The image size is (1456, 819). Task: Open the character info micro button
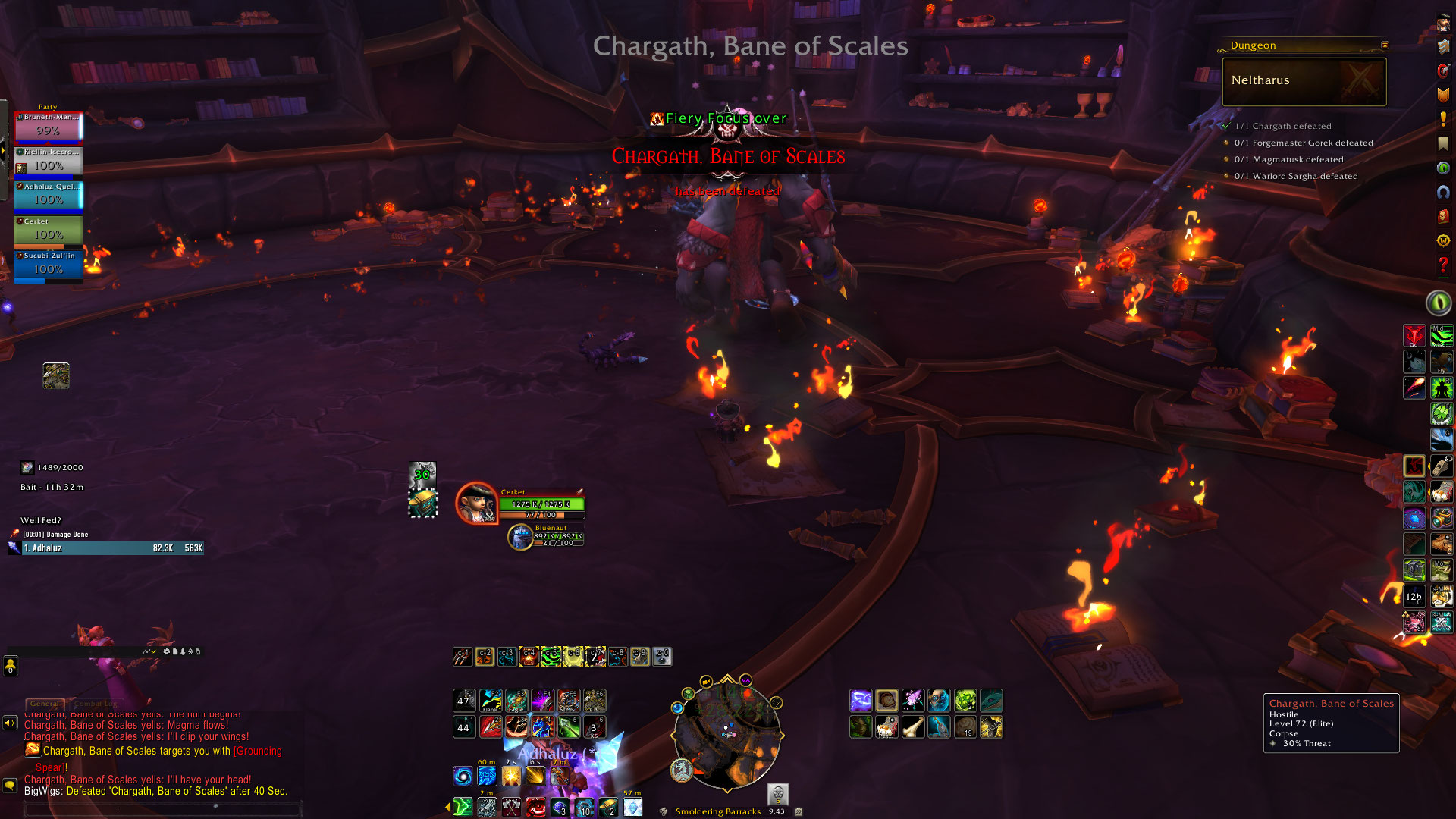[1443, 24]
